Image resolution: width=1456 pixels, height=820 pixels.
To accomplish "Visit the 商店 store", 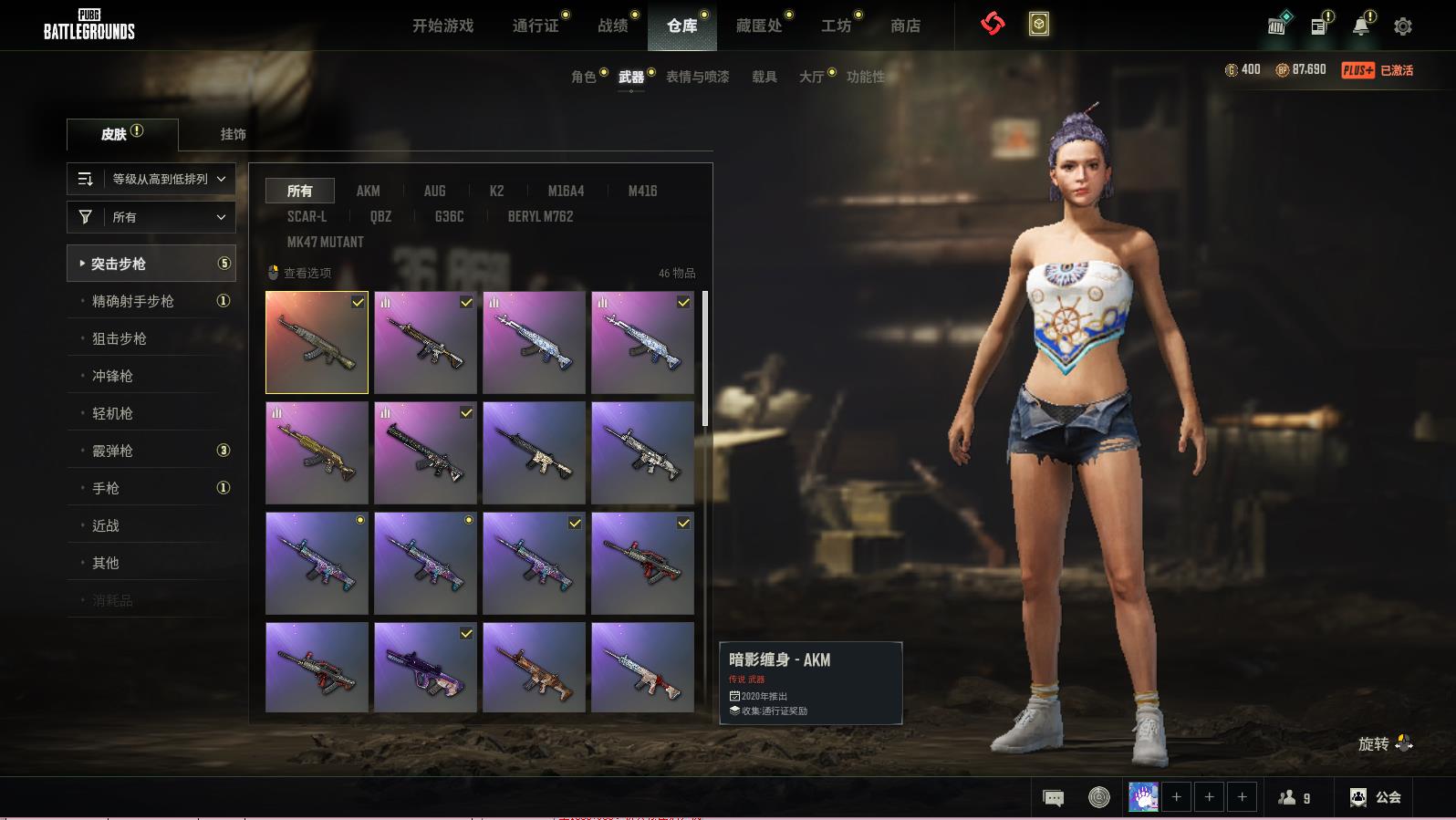I will 905,26.
